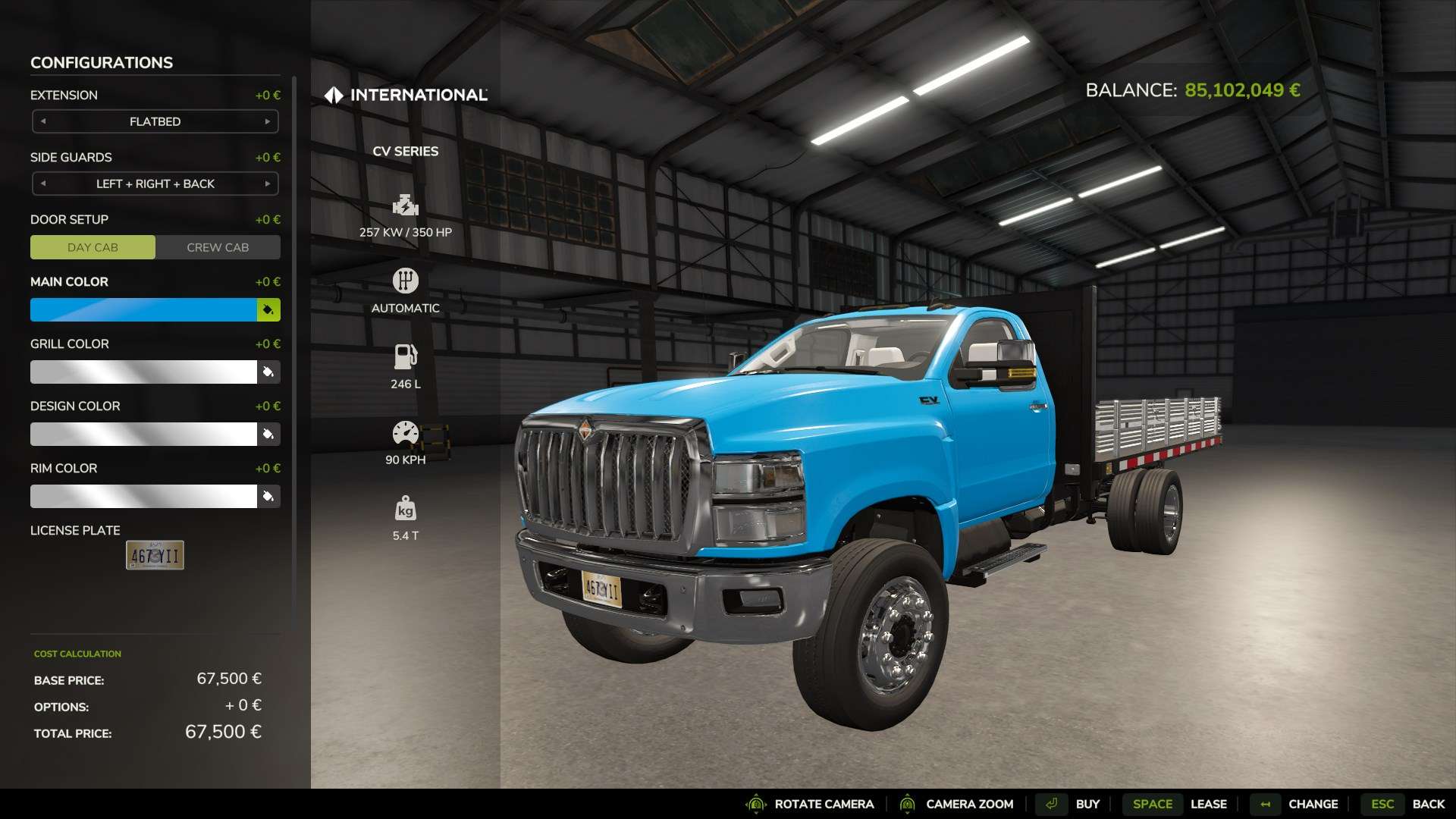The height and width of the screenshot is (819, 1456).
Task: Click the Extension right arrow
Action: 267,121
